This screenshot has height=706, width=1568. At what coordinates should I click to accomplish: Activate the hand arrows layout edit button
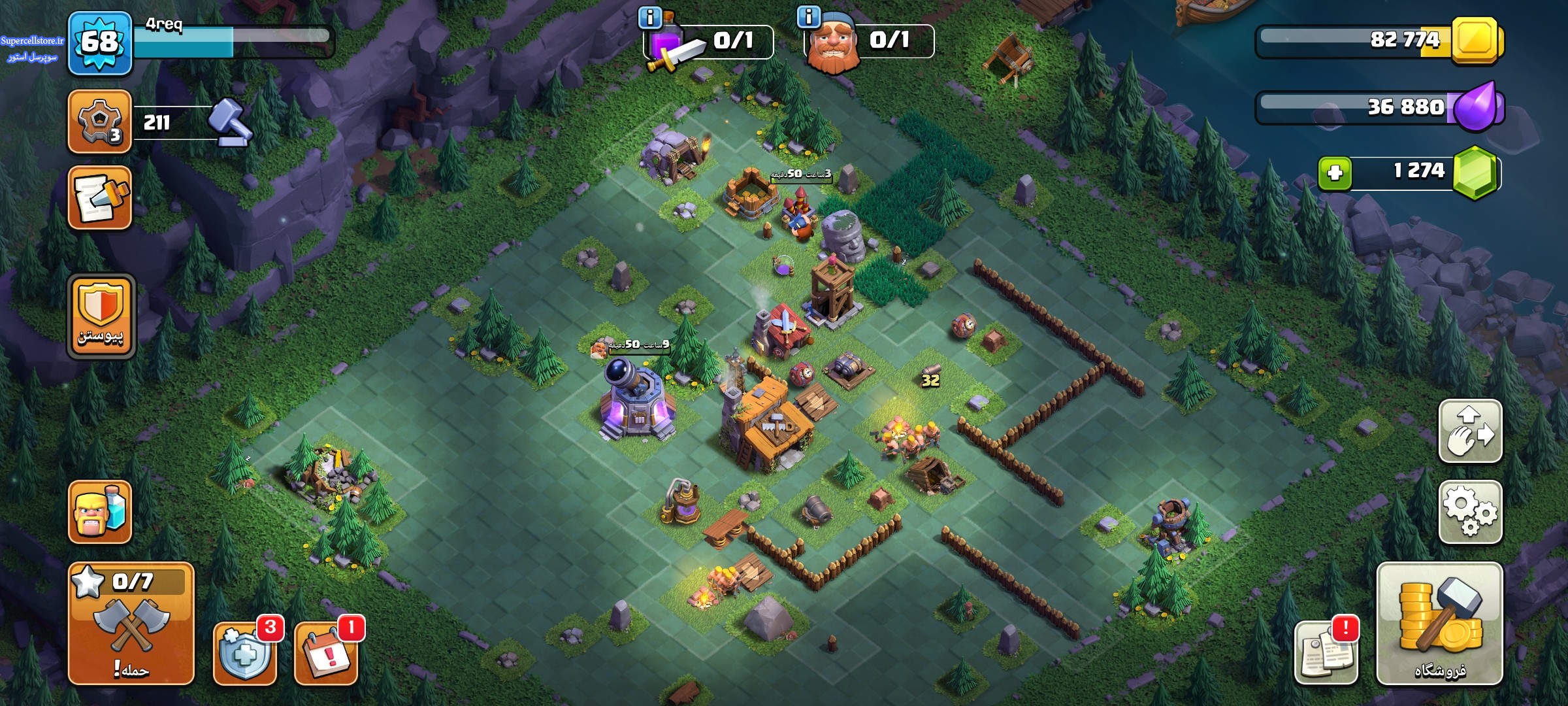(x=1470, y=431)
